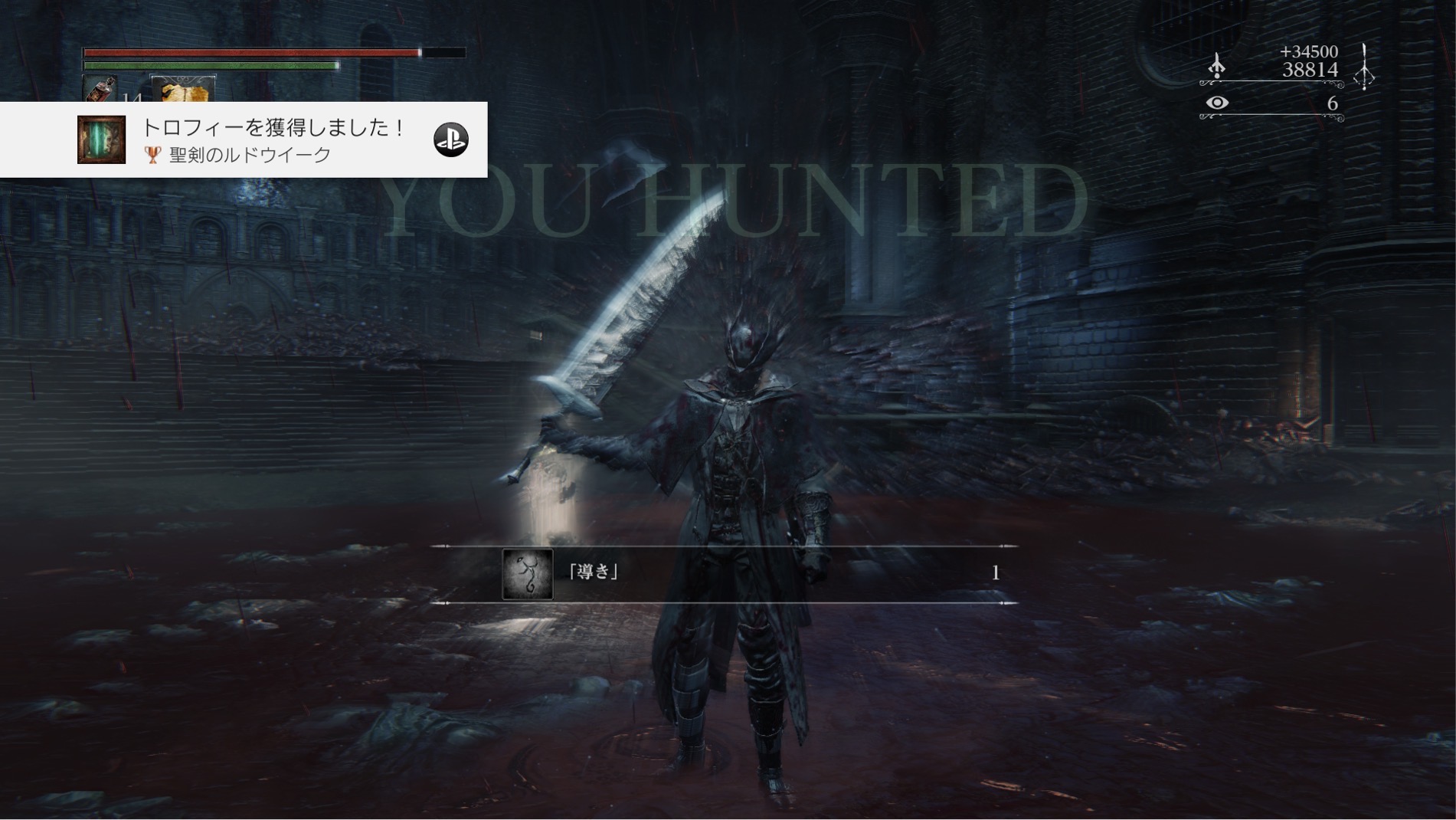The image size is (1456, 820).
Task: Select the Guidance rune item pickup row
Action: tap(724, 574)
